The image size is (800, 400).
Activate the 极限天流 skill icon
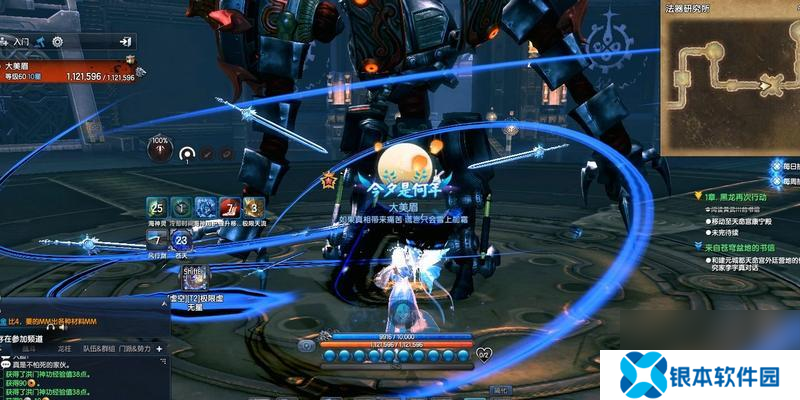pyautogui.click(x=253, y=207)
